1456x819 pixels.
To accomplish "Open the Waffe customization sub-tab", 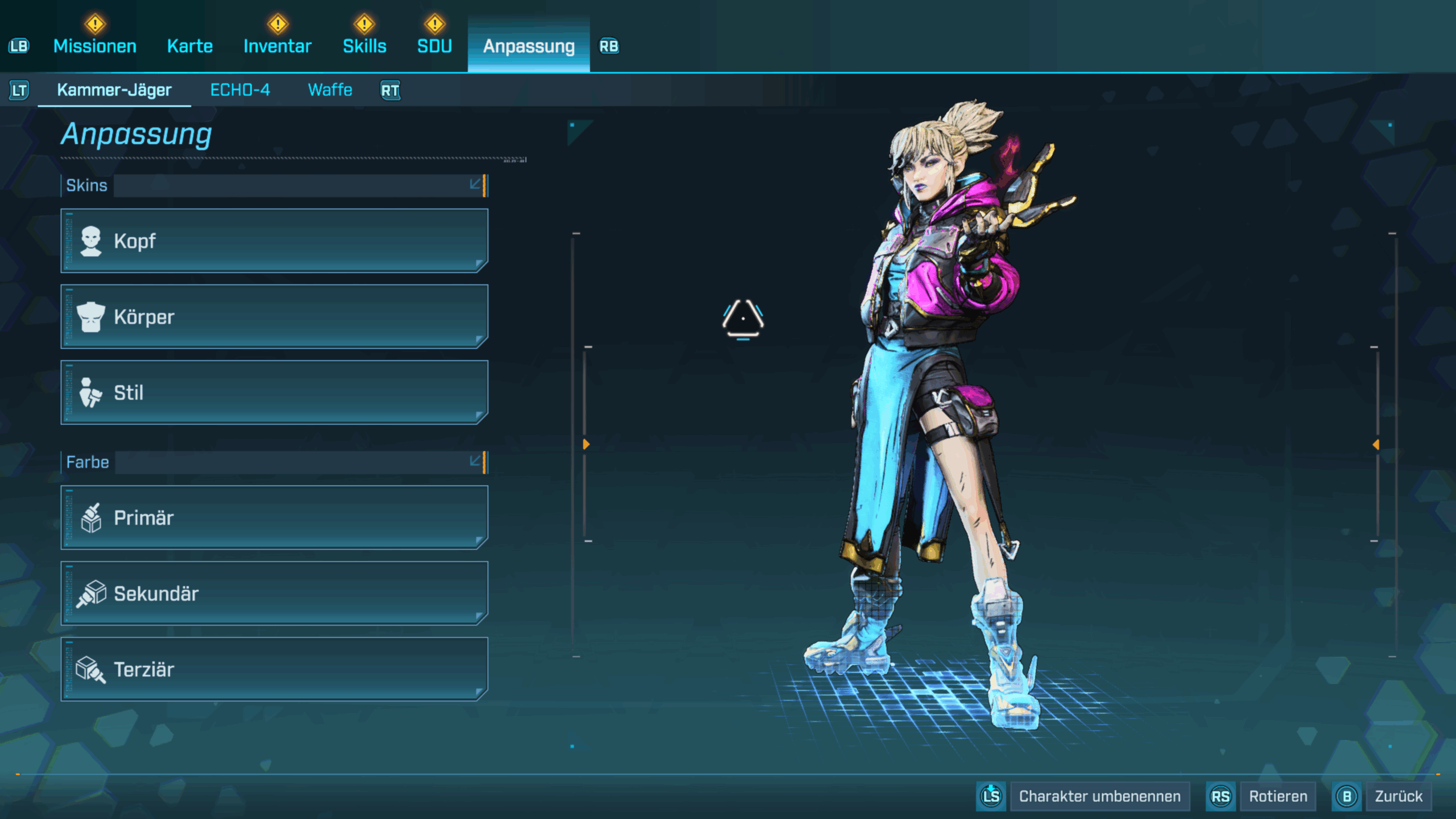I will tap(330, 90).
